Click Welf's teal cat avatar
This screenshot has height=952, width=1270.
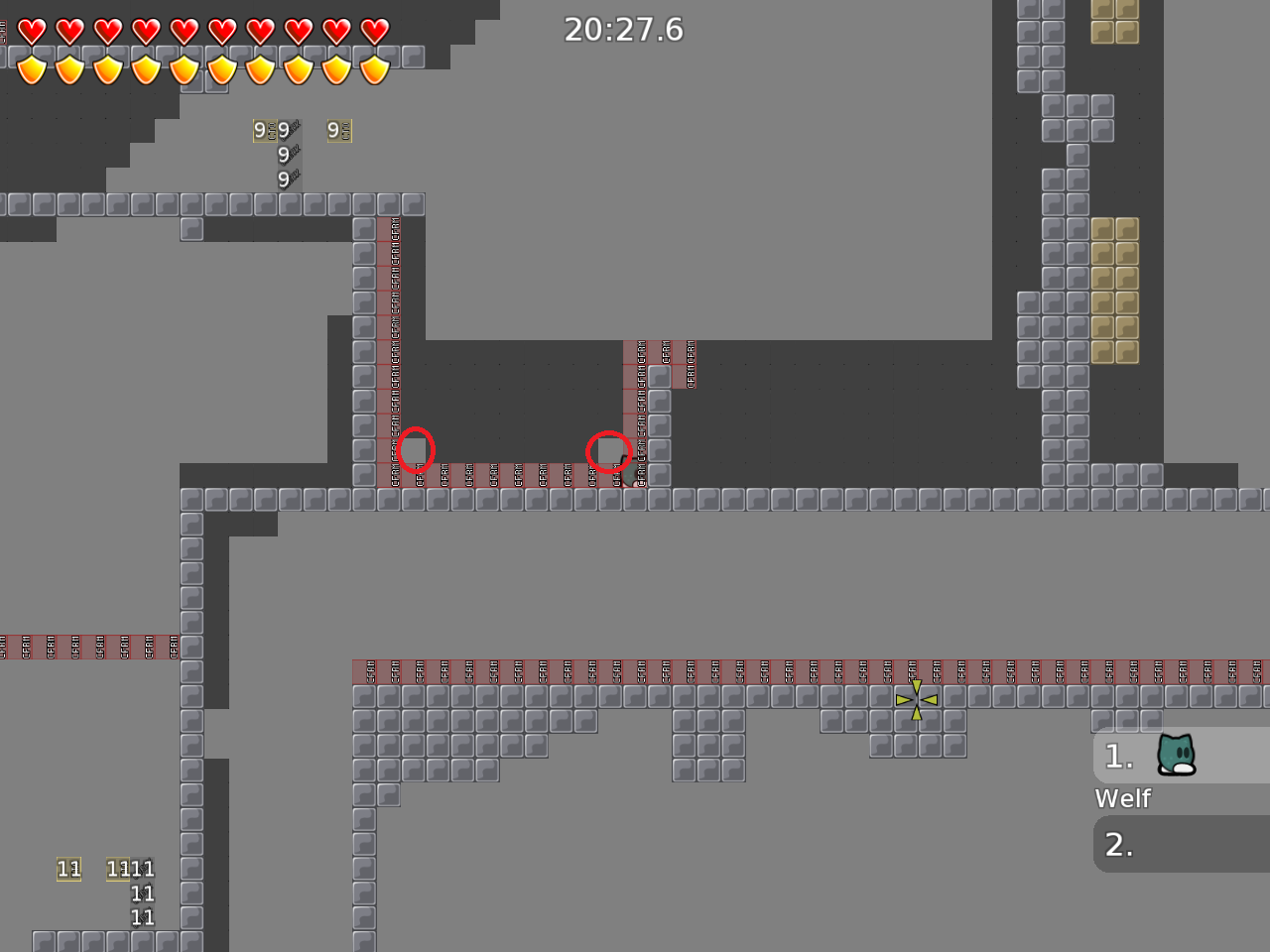point(1176,756)
